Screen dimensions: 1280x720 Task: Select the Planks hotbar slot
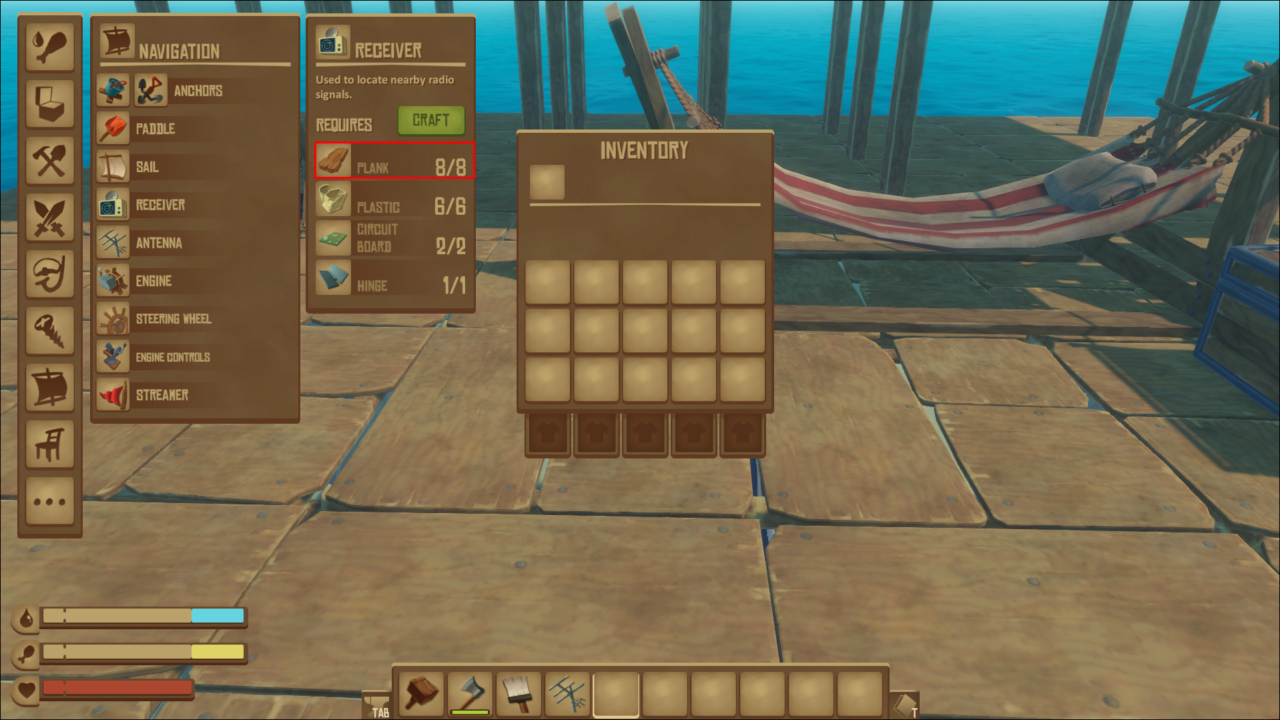click(420, 692)
